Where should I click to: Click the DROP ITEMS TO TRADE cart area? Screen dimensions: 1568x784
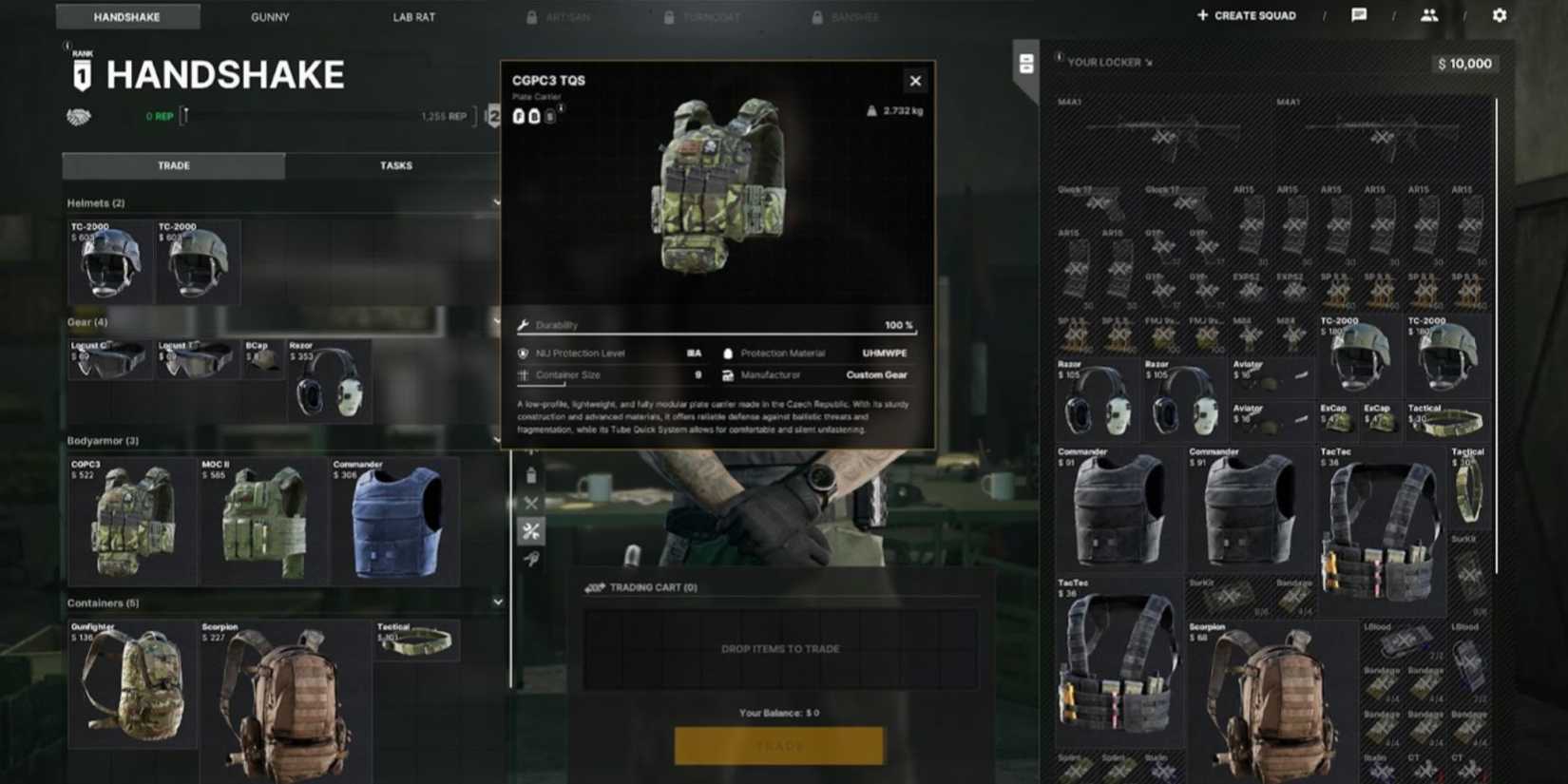tap(779, 648)
